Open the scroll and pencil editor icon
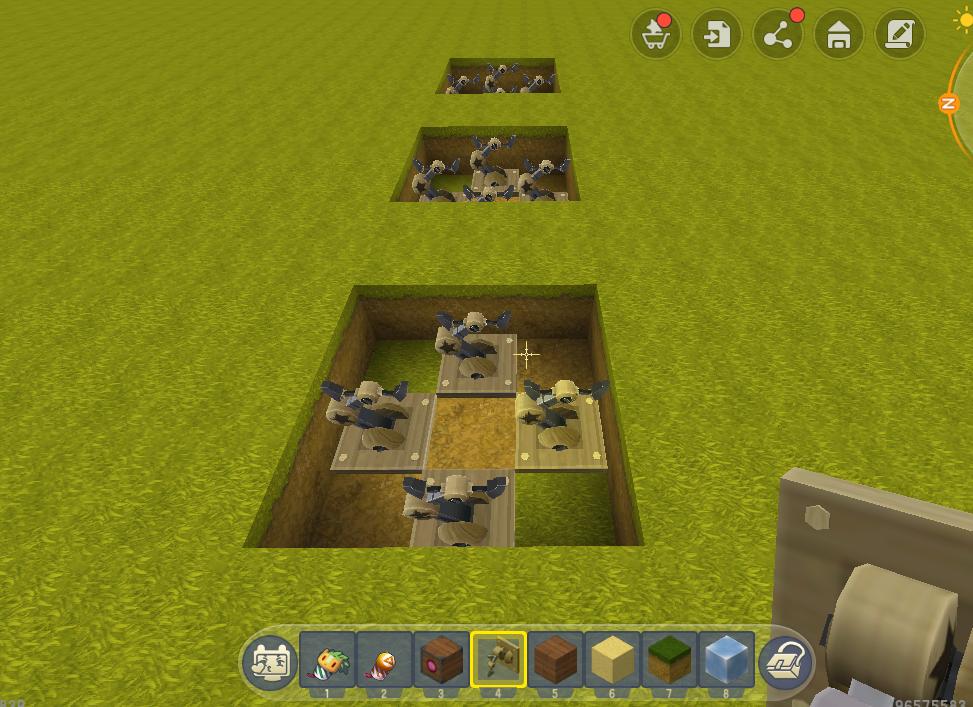The height and width of the screenshot is (707, 973). [x=900, y=35]
